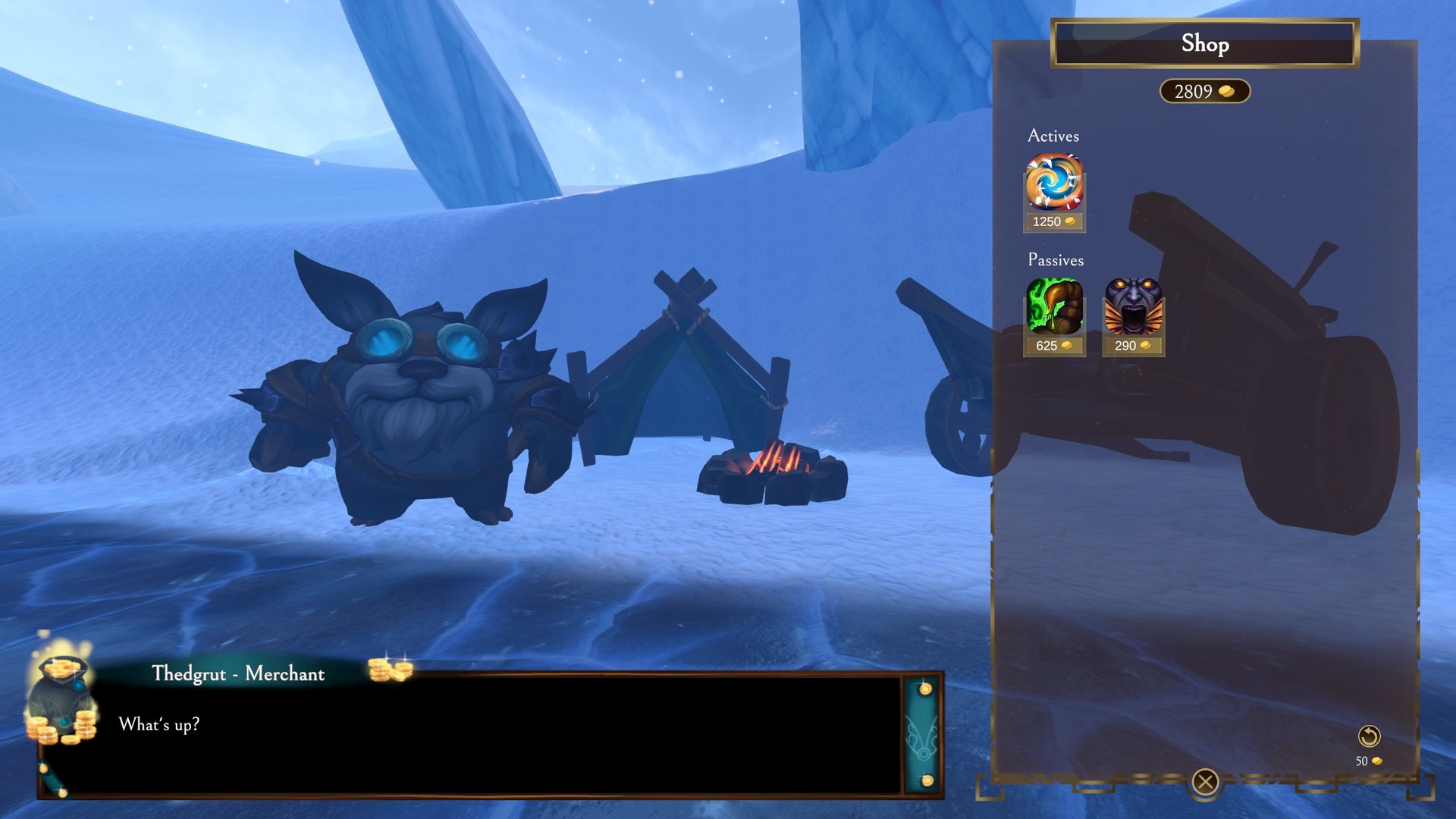Click the Actives section header

(1053, 136)
